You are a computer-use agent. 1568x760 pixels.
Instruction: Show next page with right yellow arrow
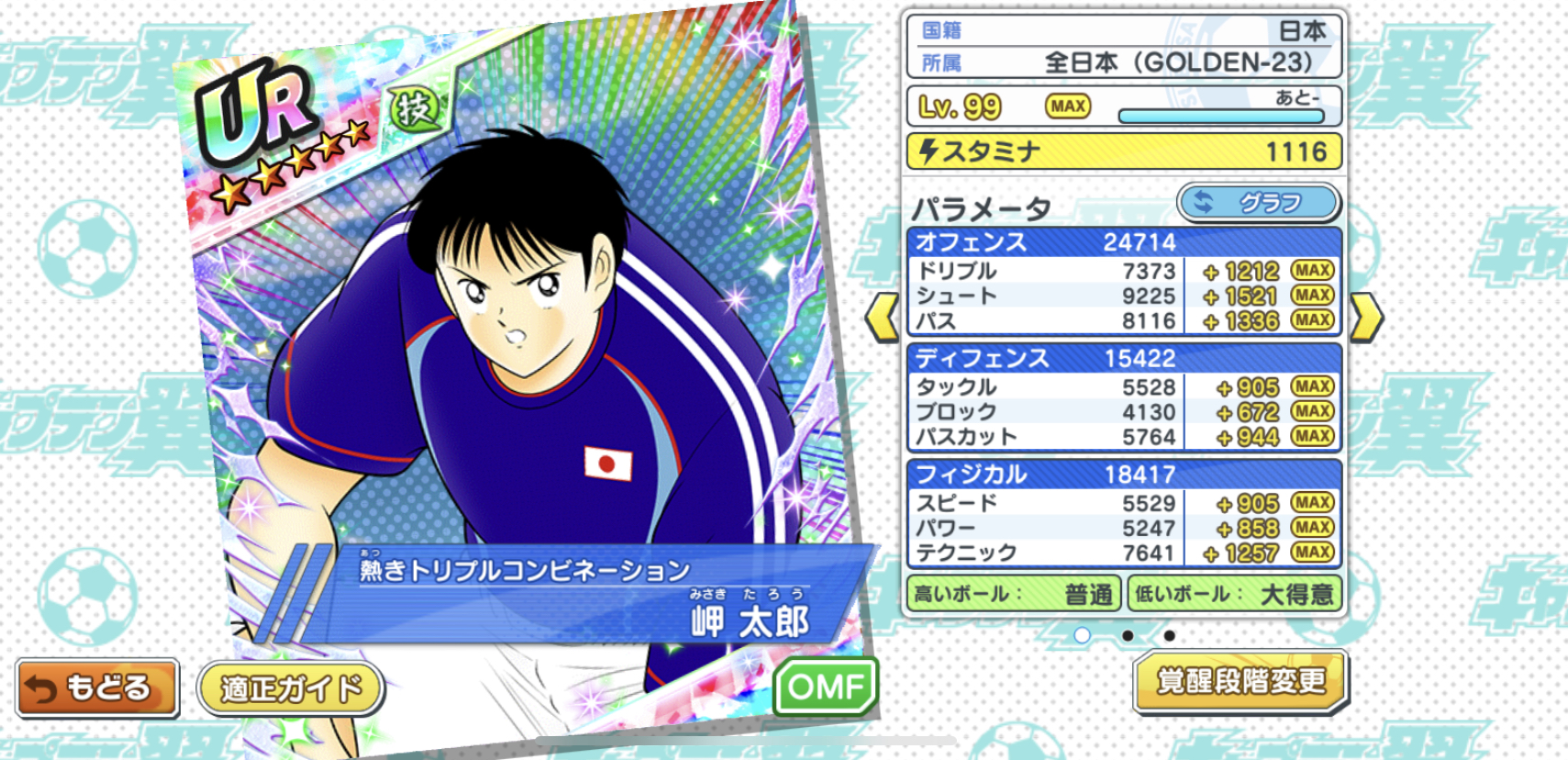[x=1366, y=318]
